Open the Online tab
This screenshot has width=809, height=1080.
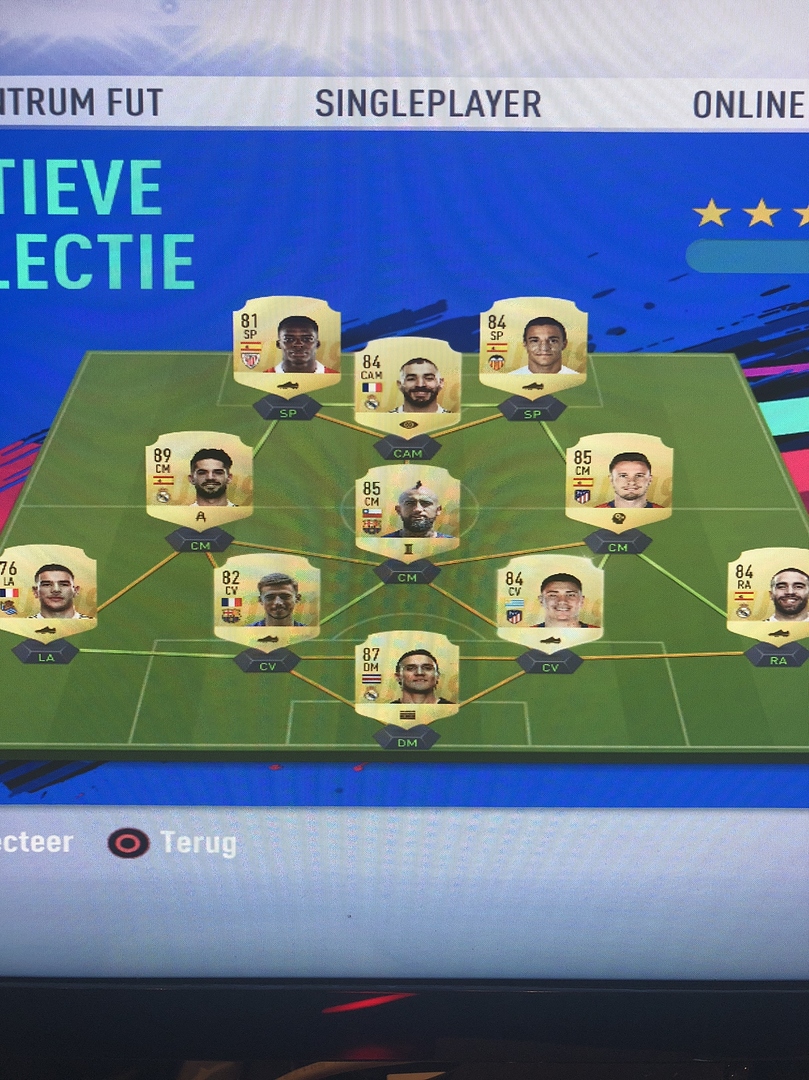(749, 104)
